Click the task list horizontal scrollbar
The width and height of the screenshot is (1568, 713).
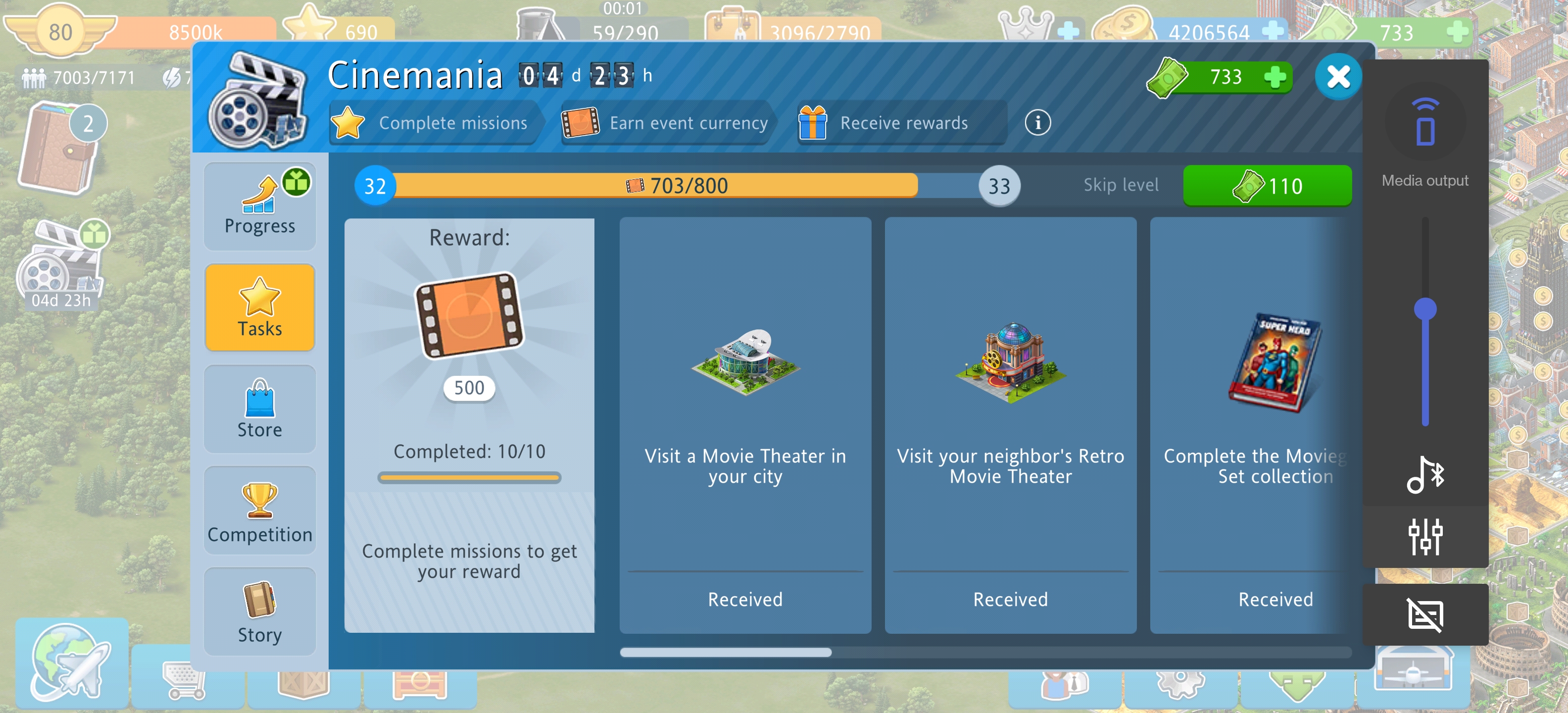click(x=726, y=652)
